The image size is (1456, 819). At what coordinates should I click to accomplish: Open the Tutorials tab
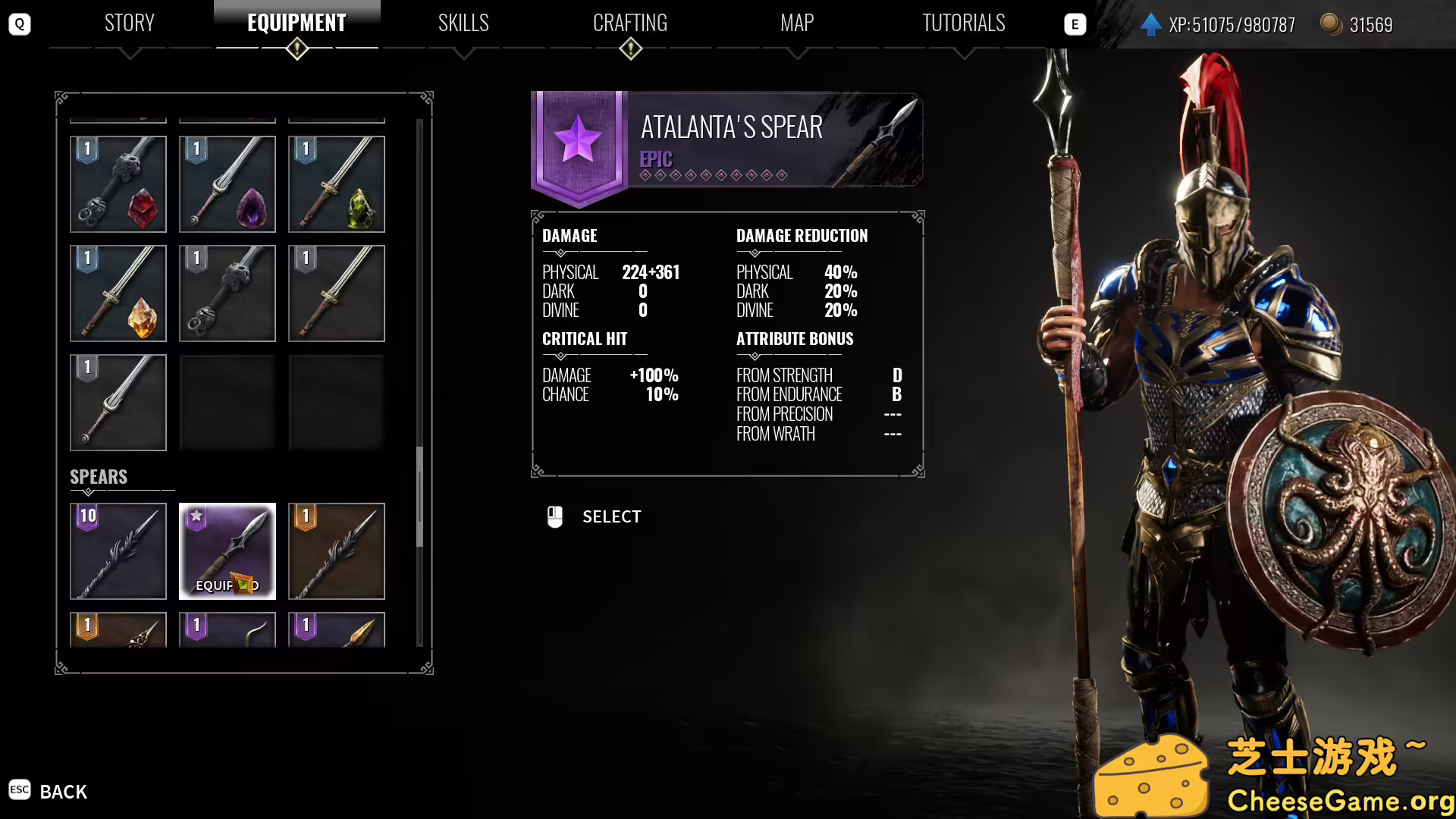point(963,24)
